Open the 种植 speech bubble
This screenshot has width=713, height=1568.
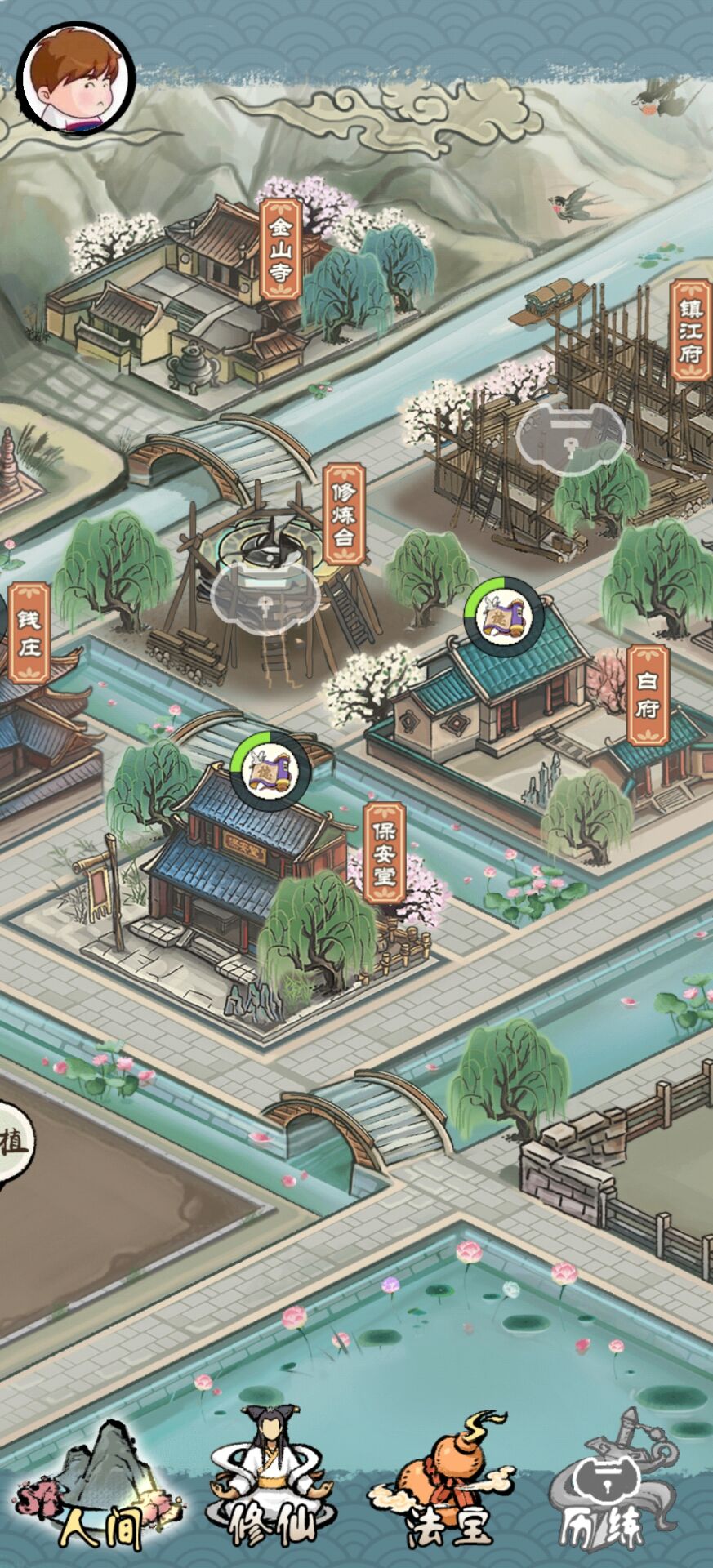(x=12, y=1141)
